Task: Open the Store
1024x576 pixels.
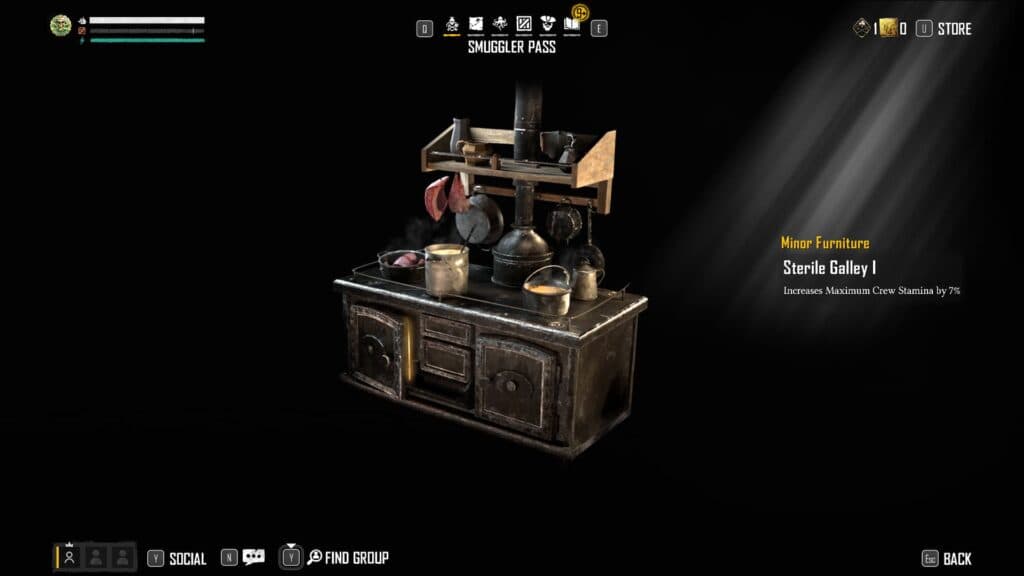Action: click(x=954, y=29)
